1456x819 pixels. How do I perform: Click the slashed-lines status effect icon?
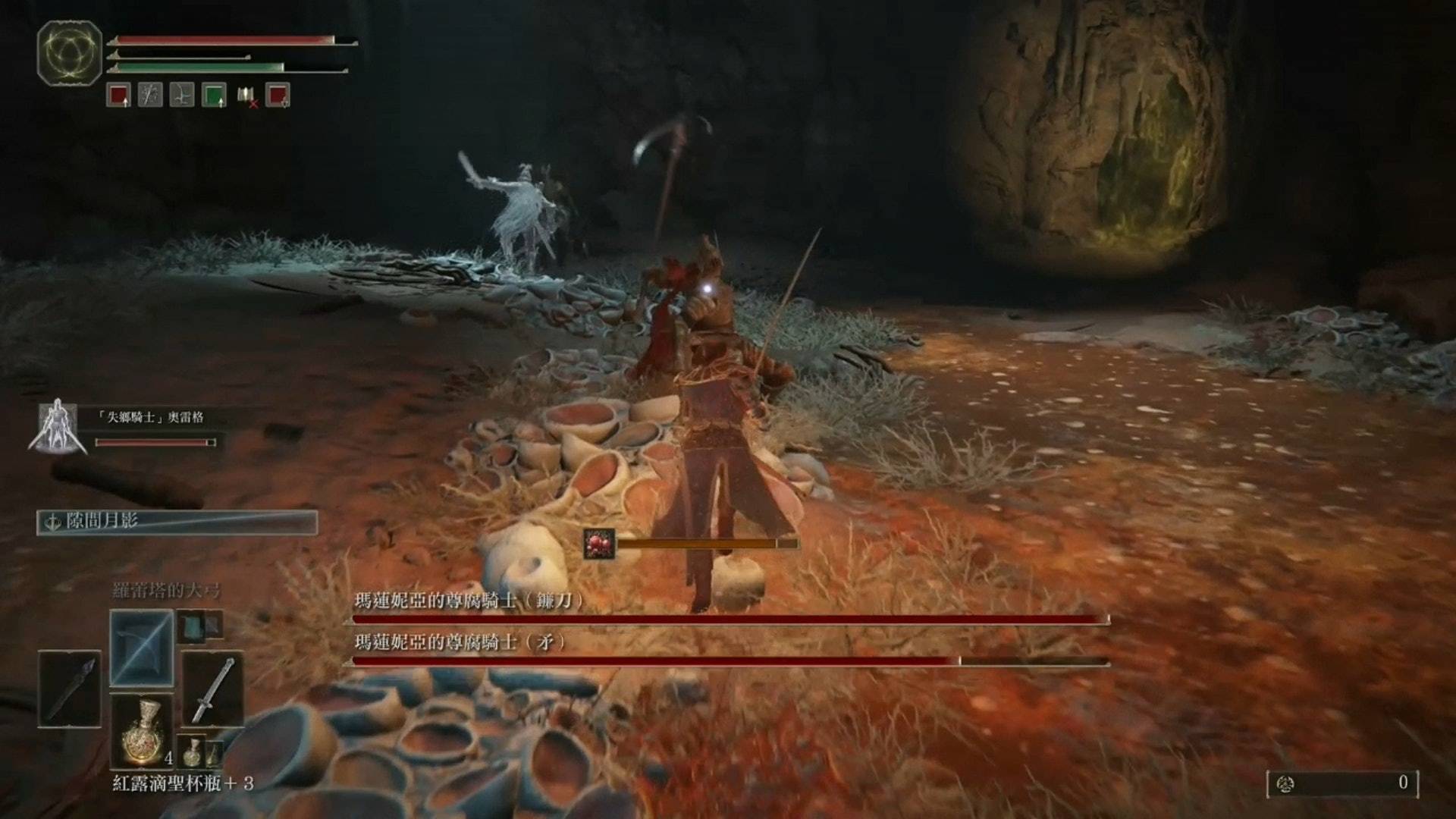coord(150,96)
